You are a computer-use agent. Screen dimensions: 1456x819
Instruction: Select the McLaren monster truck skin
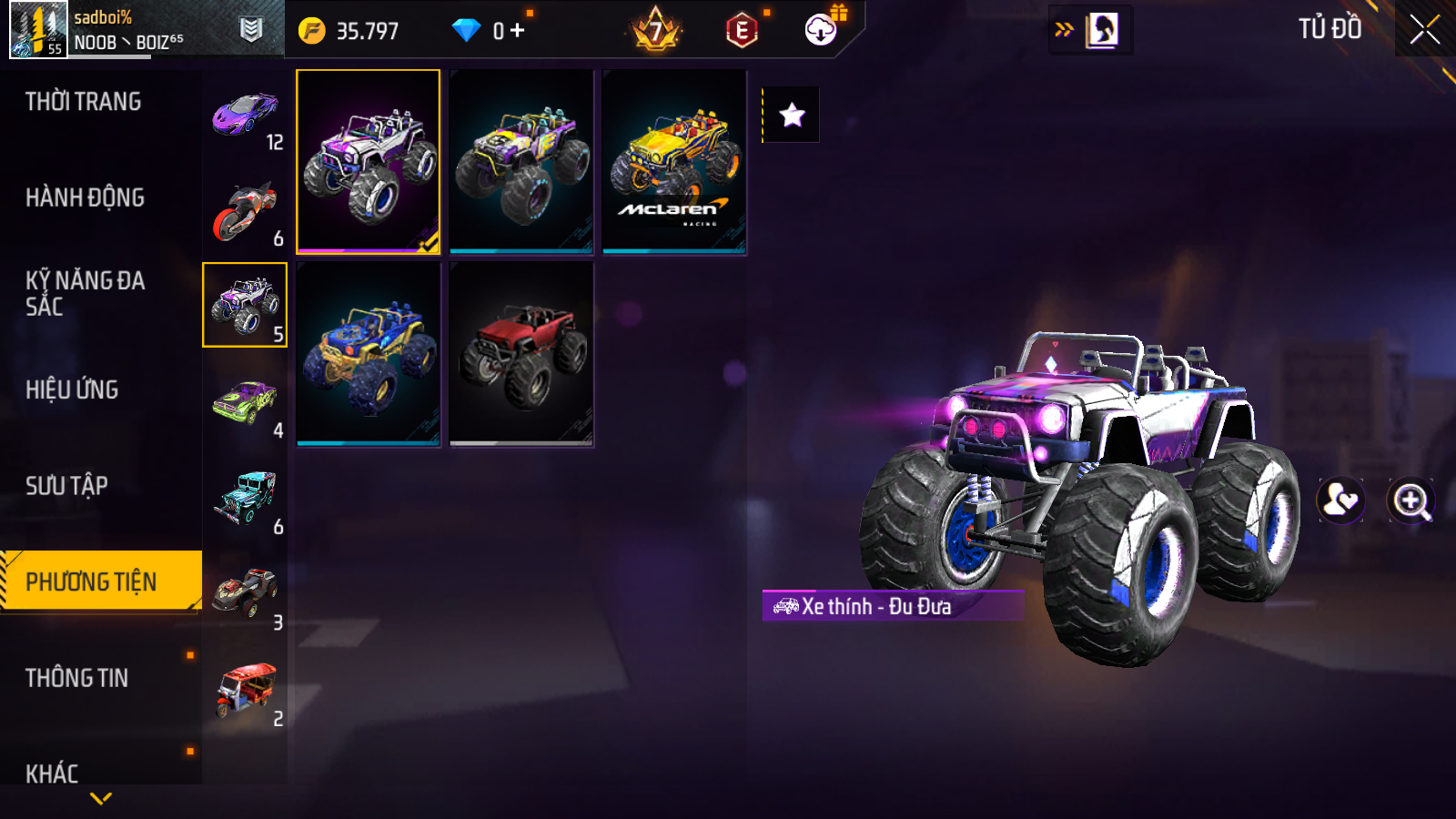tap(674, 162)
